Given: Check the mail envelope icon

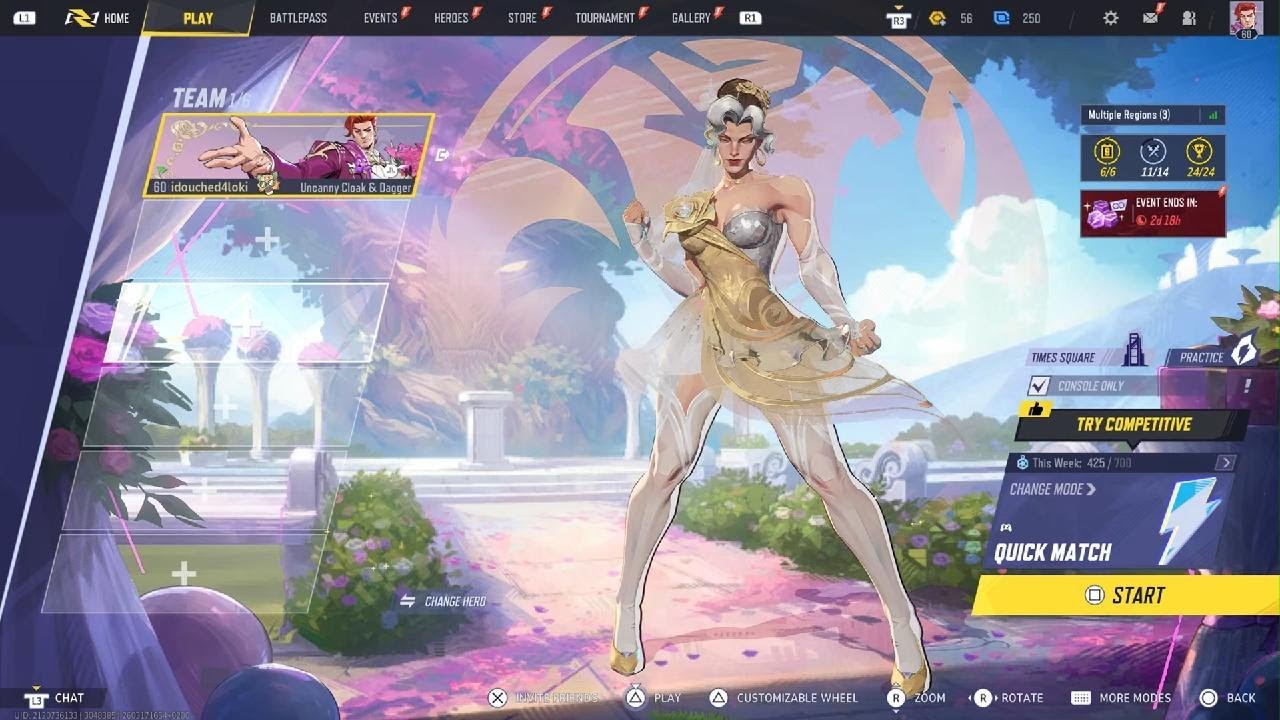Looking at the screenshot, I should [x=1151, y=18].
